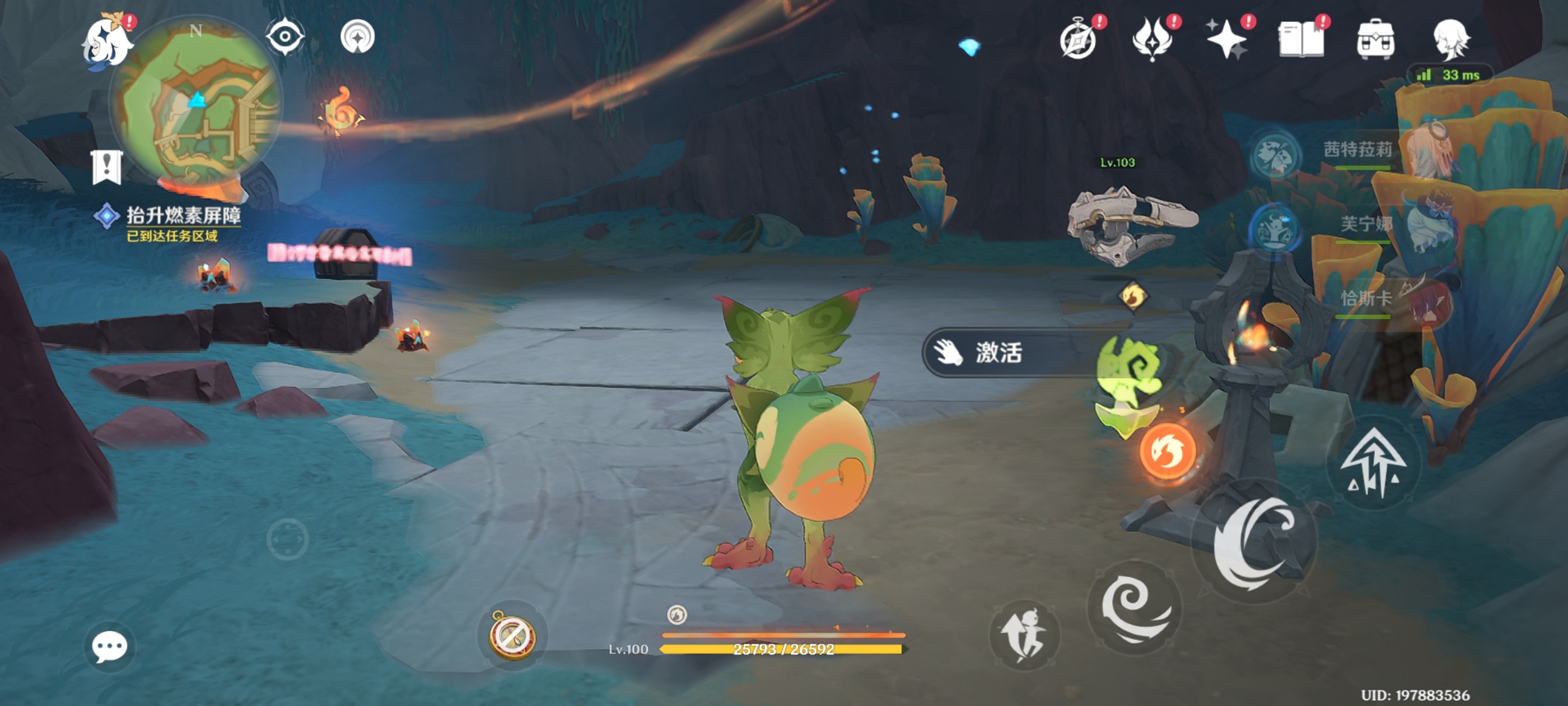
Task: Use the crossed-out compass gadget
Action: [513, 636]
